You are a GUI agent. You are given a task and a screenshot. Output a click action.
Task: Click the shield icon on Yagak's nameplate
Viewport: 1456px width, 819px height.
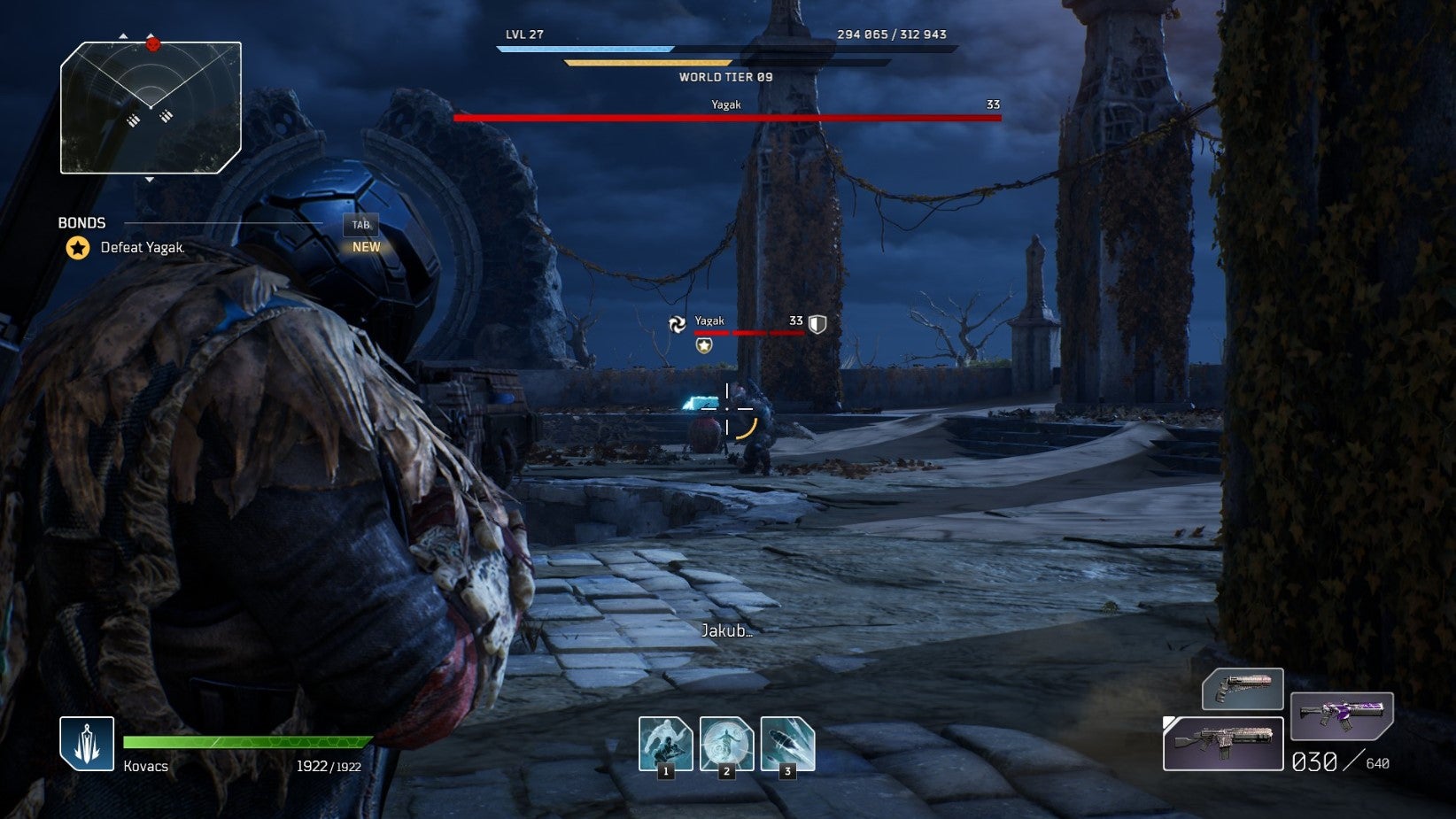coord(817,324)
